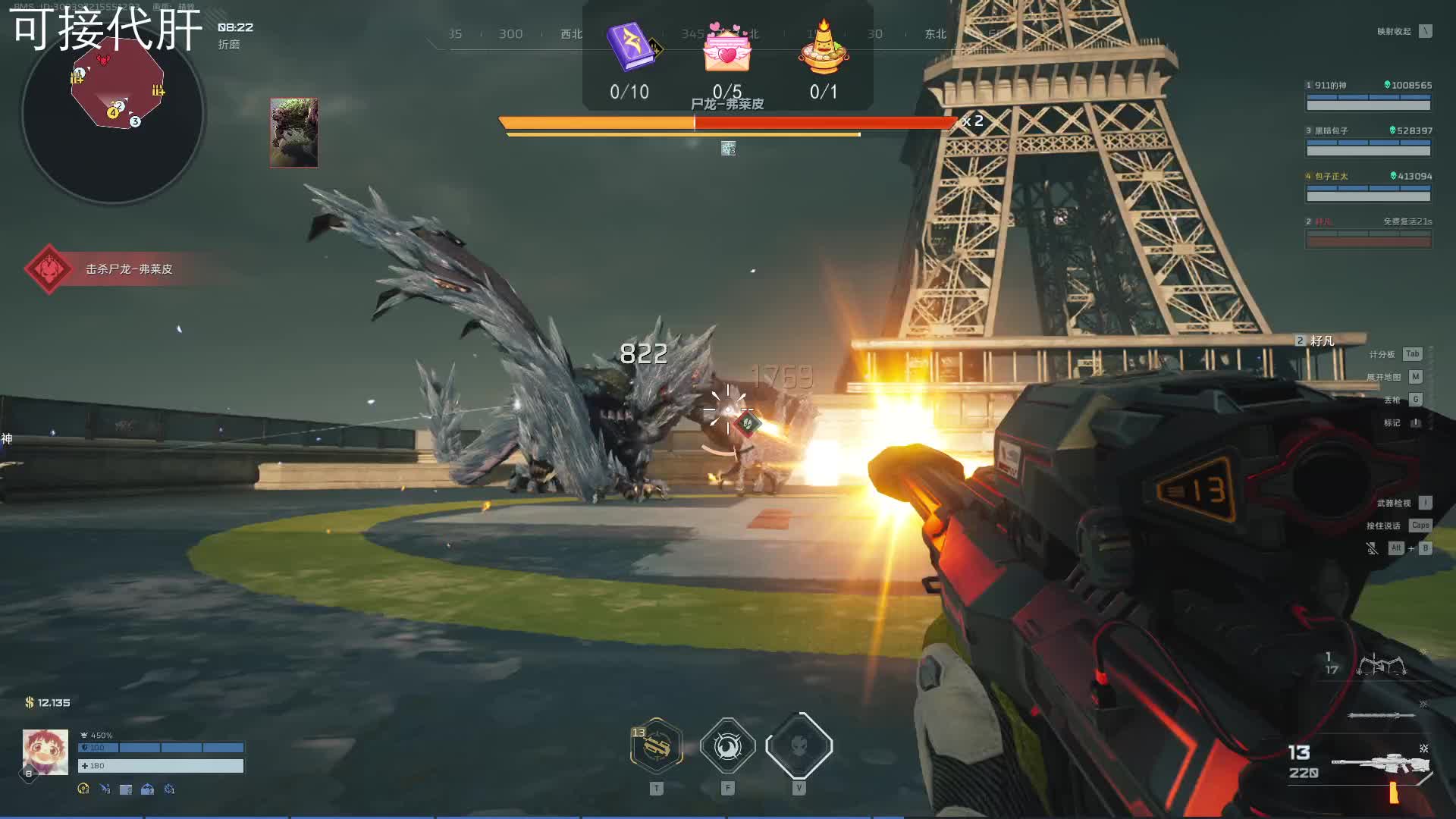
Task: Switch to the bow weapon slot
Action: [1382, 666]
